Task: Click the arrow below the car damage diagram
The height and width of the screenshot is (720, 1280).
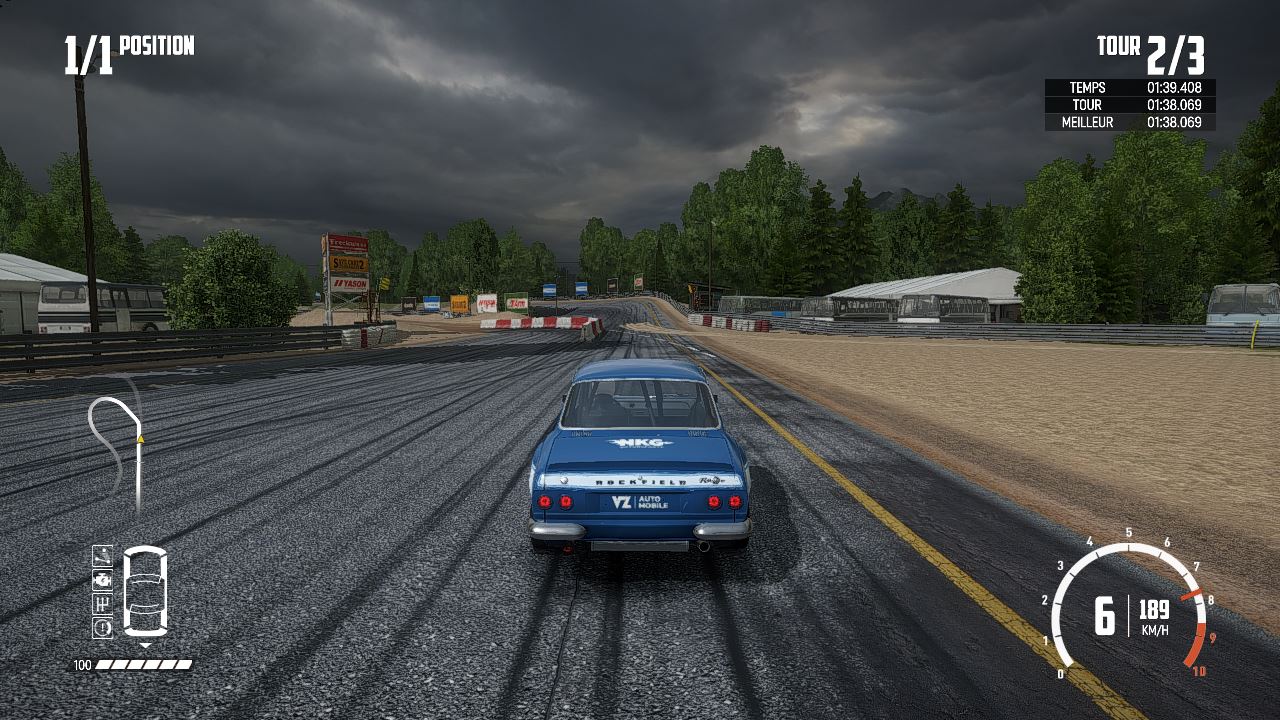Action: pyautogui.click(x=146, y=644)
